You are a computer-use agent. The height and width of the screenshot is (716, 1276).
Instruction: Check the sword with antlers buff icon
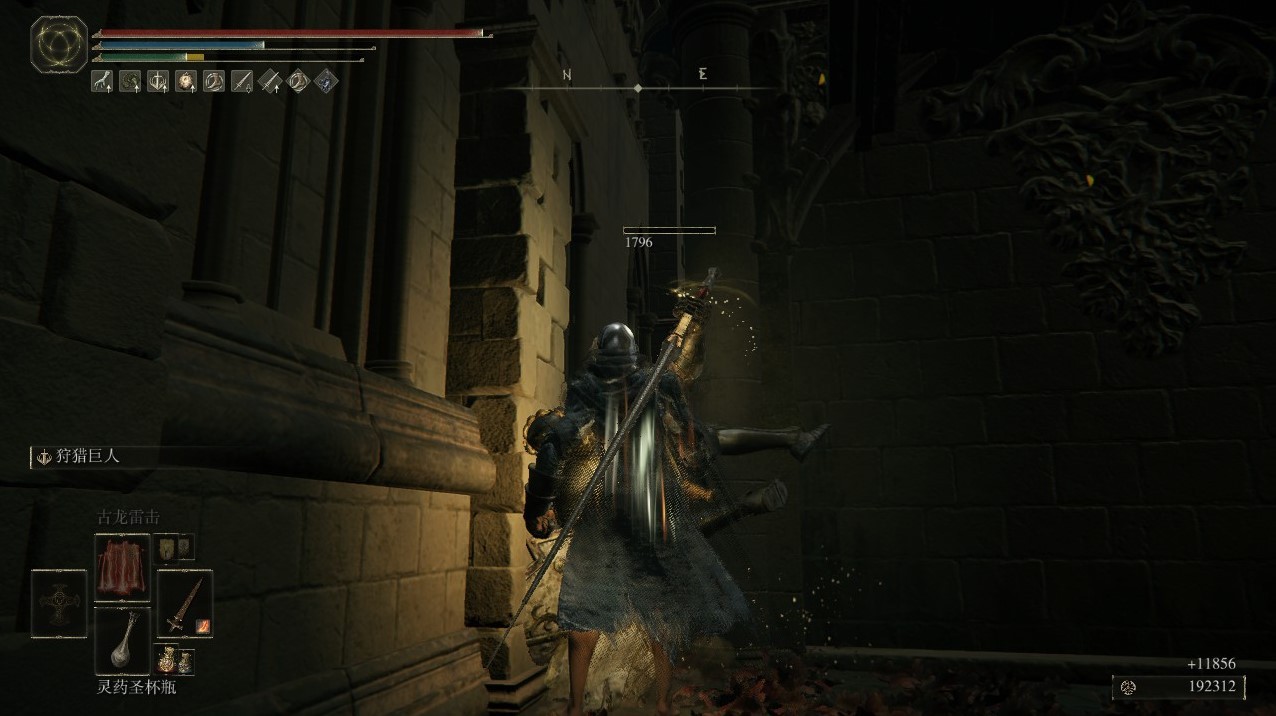(157, 81)
